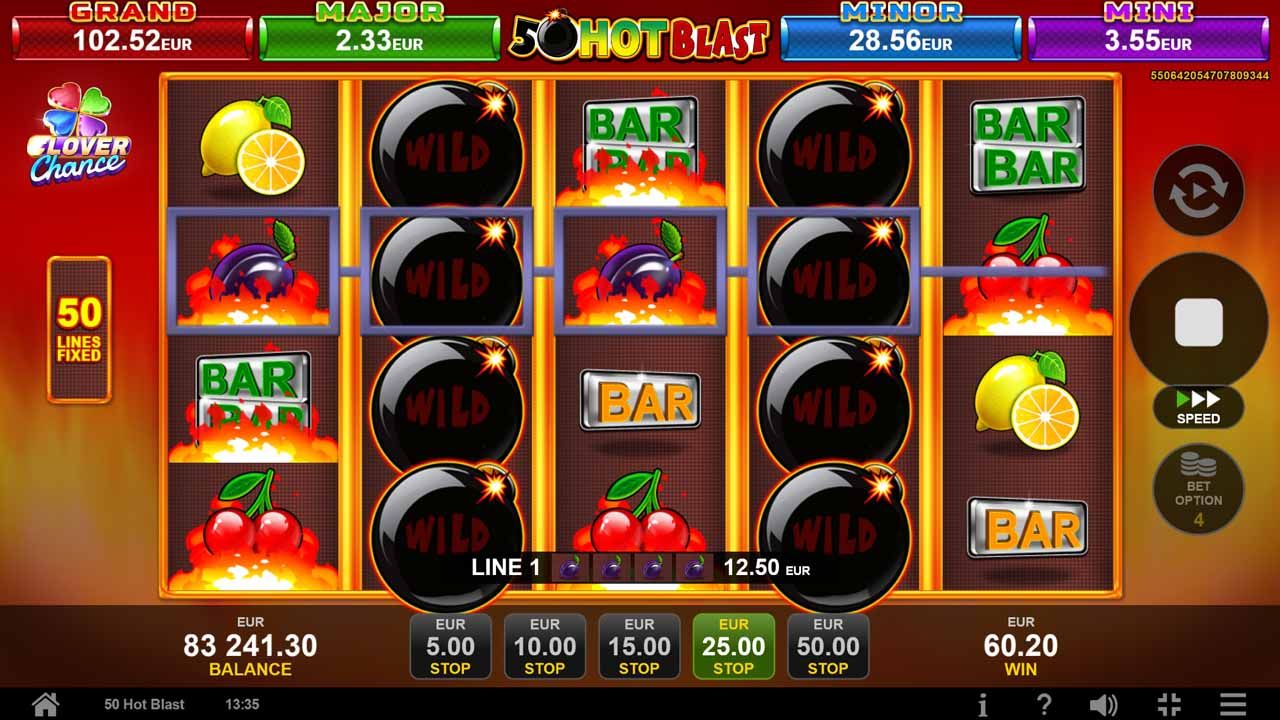This screenshot has width=1280, height=720.
Task: Toggle fullscreen with the corner arrows icon
Action: coord(1168,704)
